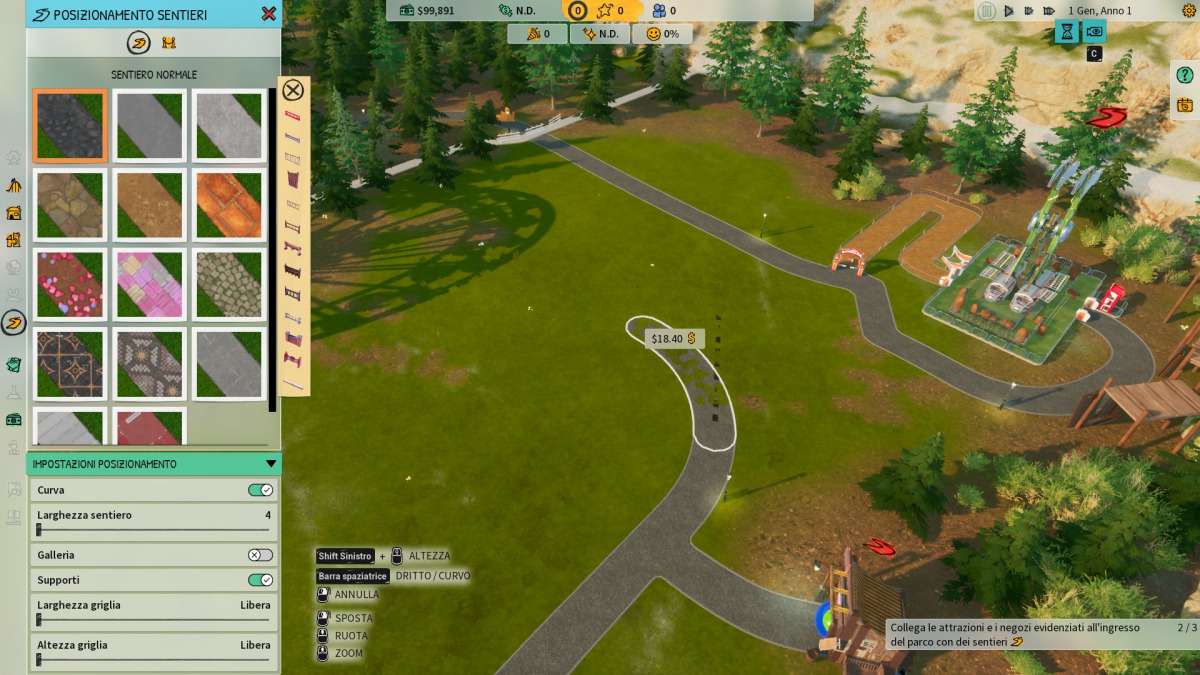Toggle the camera eye view button

pos(1095,31)
